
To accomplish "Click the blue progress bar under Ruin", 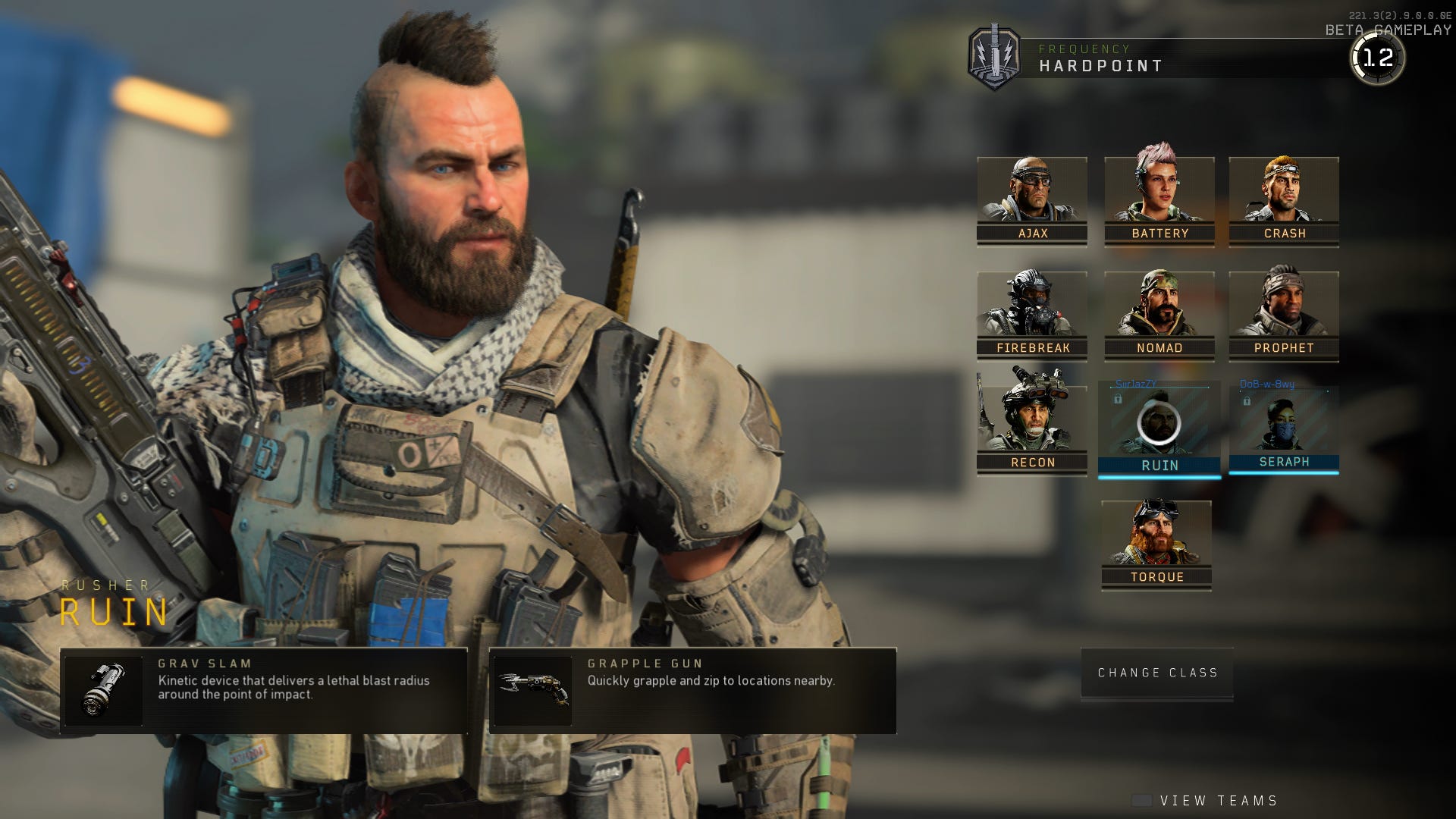I will pyautogui.click(x=1159, y=478).
